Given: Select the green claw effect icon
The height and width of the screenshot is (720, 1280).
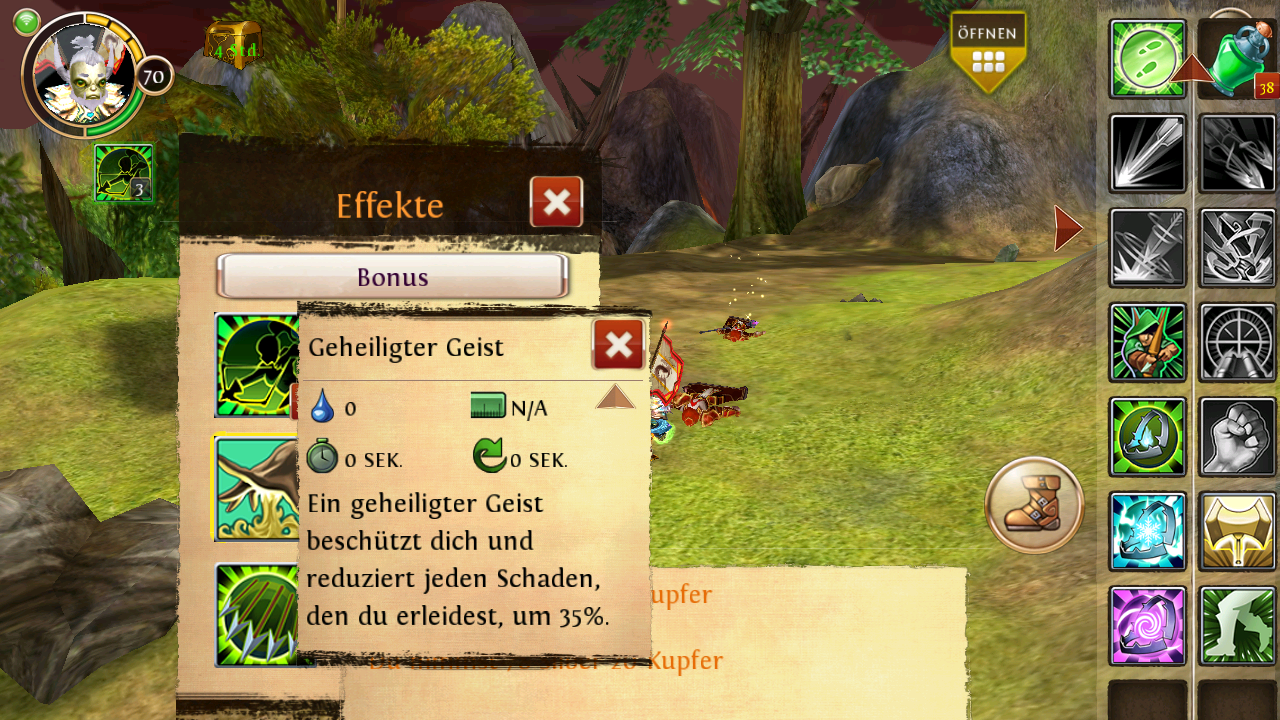Looking at the screenshot, I should 255,613.
